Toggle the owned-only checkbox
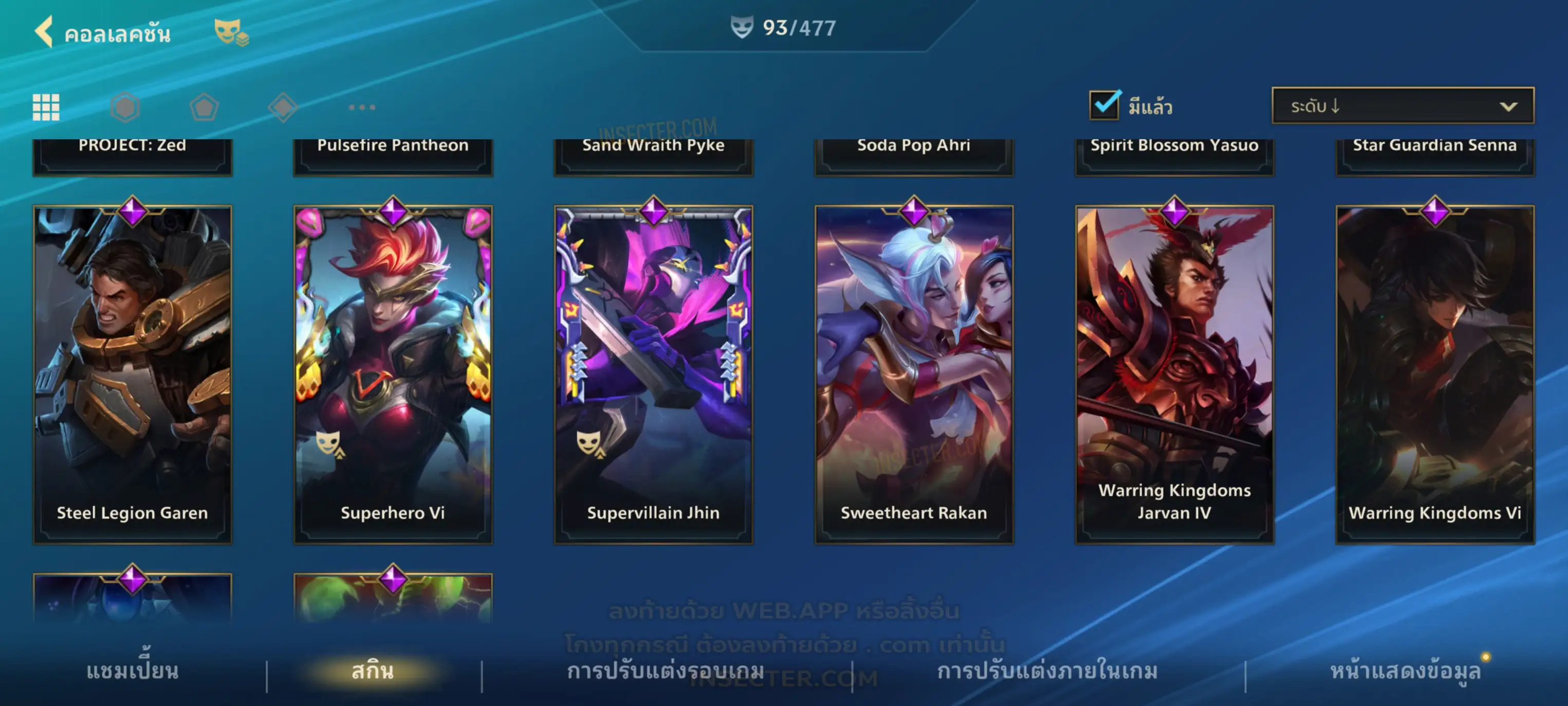 1104,105
